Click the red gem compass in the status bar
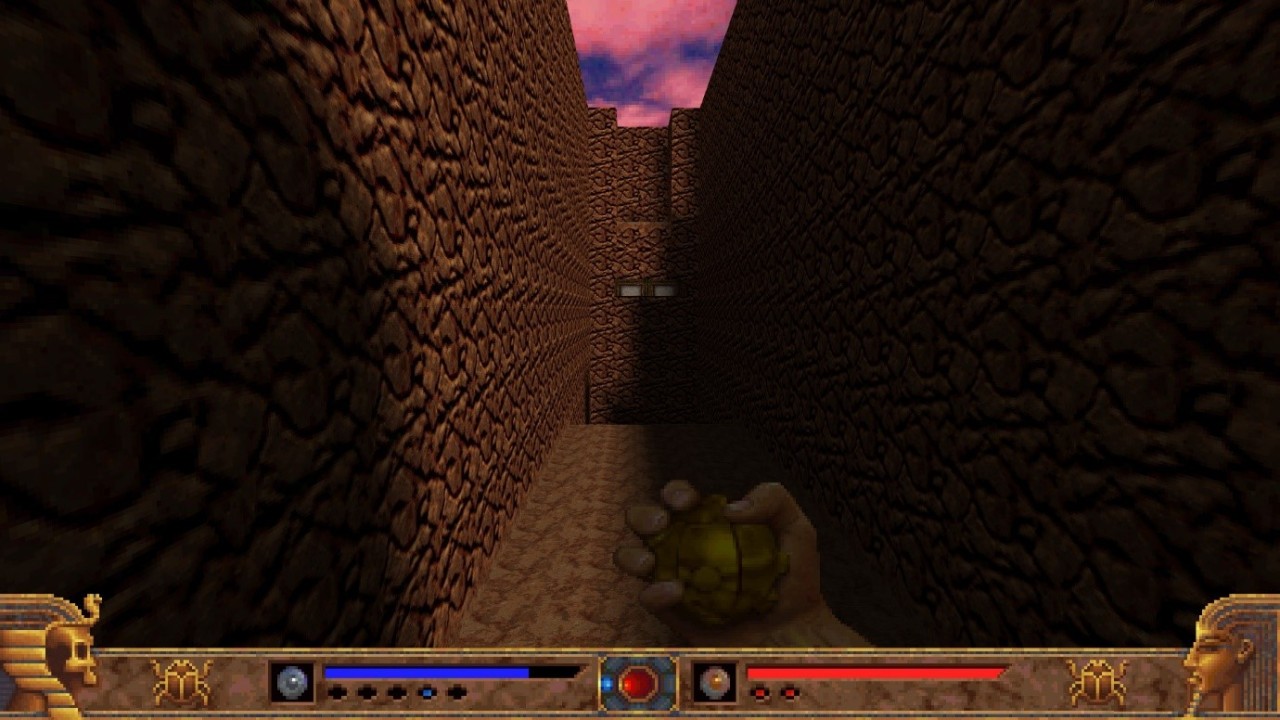The image size is (1280, 720). [x=638, y=684]
